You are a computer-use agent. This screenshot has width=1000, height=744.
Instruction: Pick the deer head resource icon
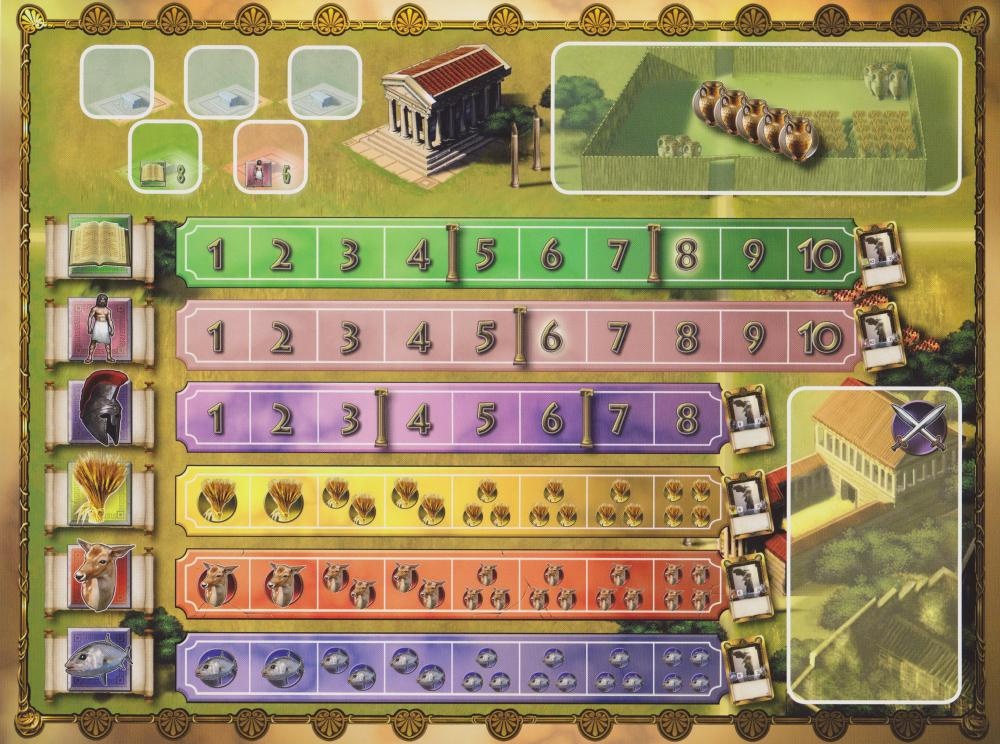click(x=100, y=577)
